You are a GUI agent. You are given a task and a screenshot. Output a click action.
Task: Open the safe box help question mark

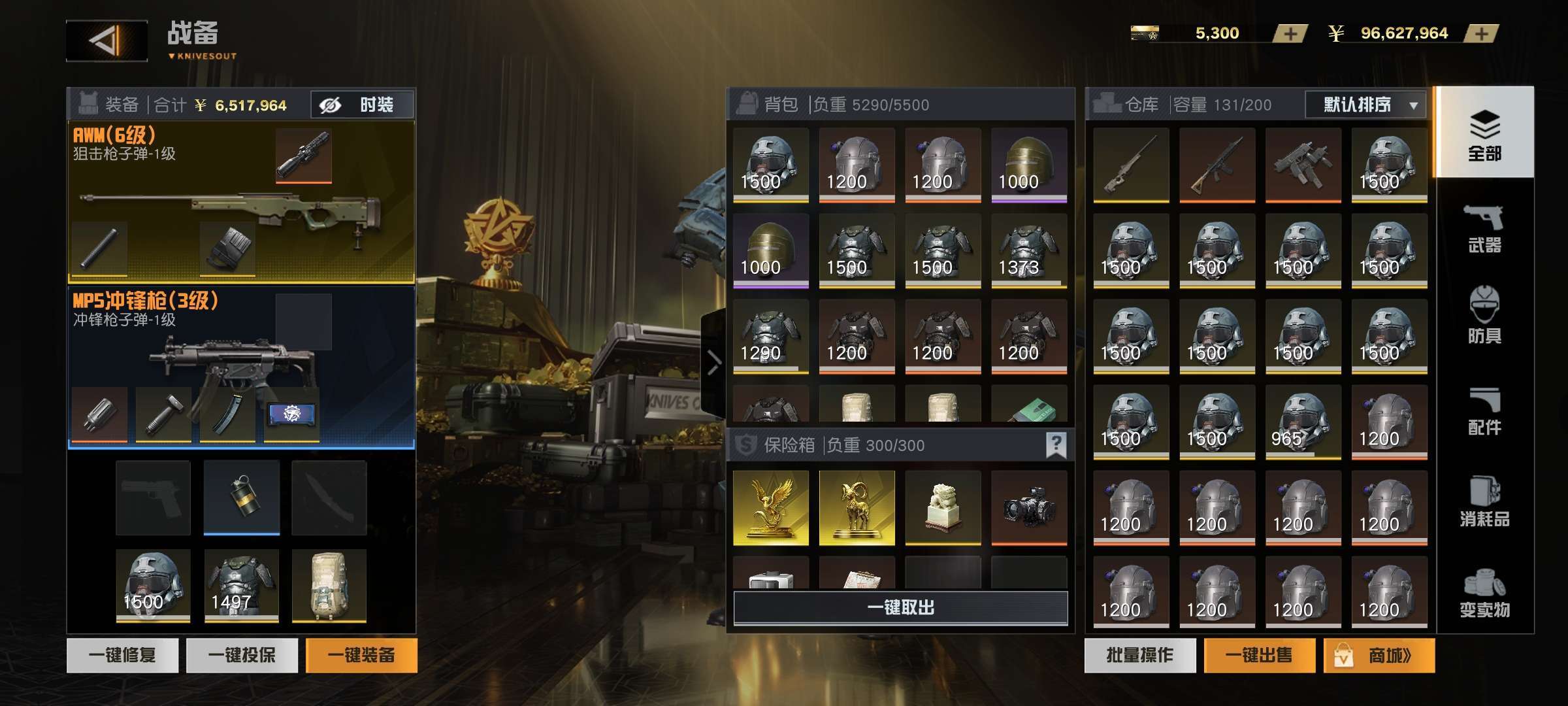(1056, 445)
